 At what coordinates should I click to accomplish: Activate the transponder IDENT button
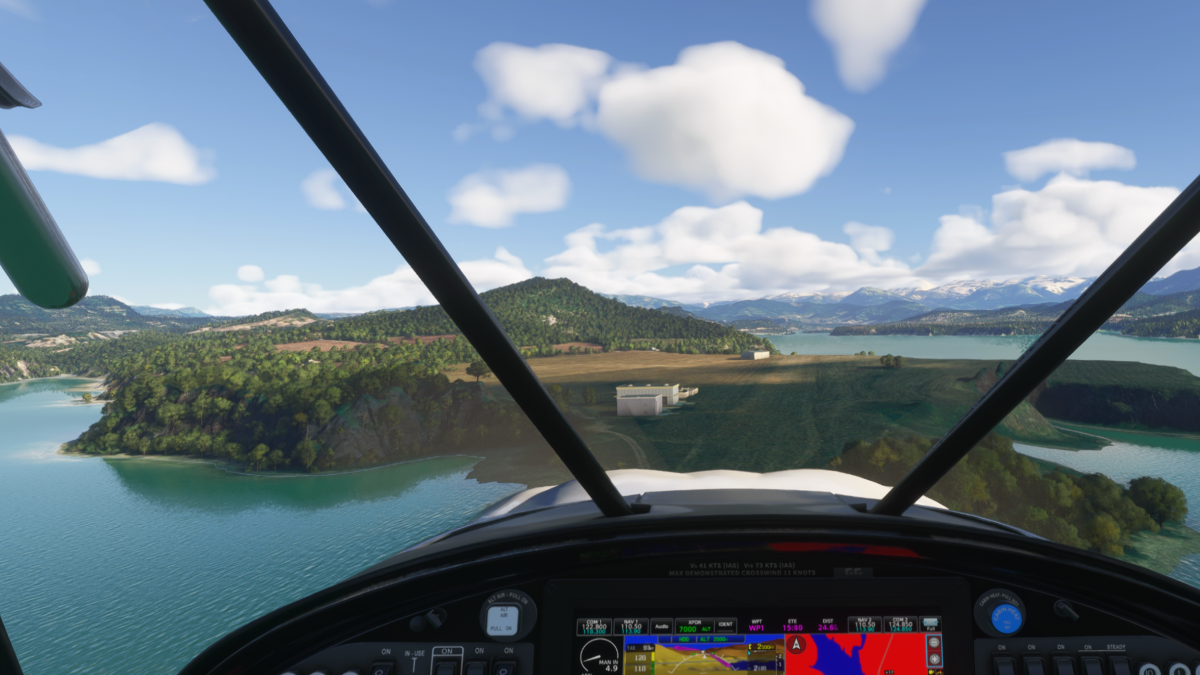pos(725,625)
